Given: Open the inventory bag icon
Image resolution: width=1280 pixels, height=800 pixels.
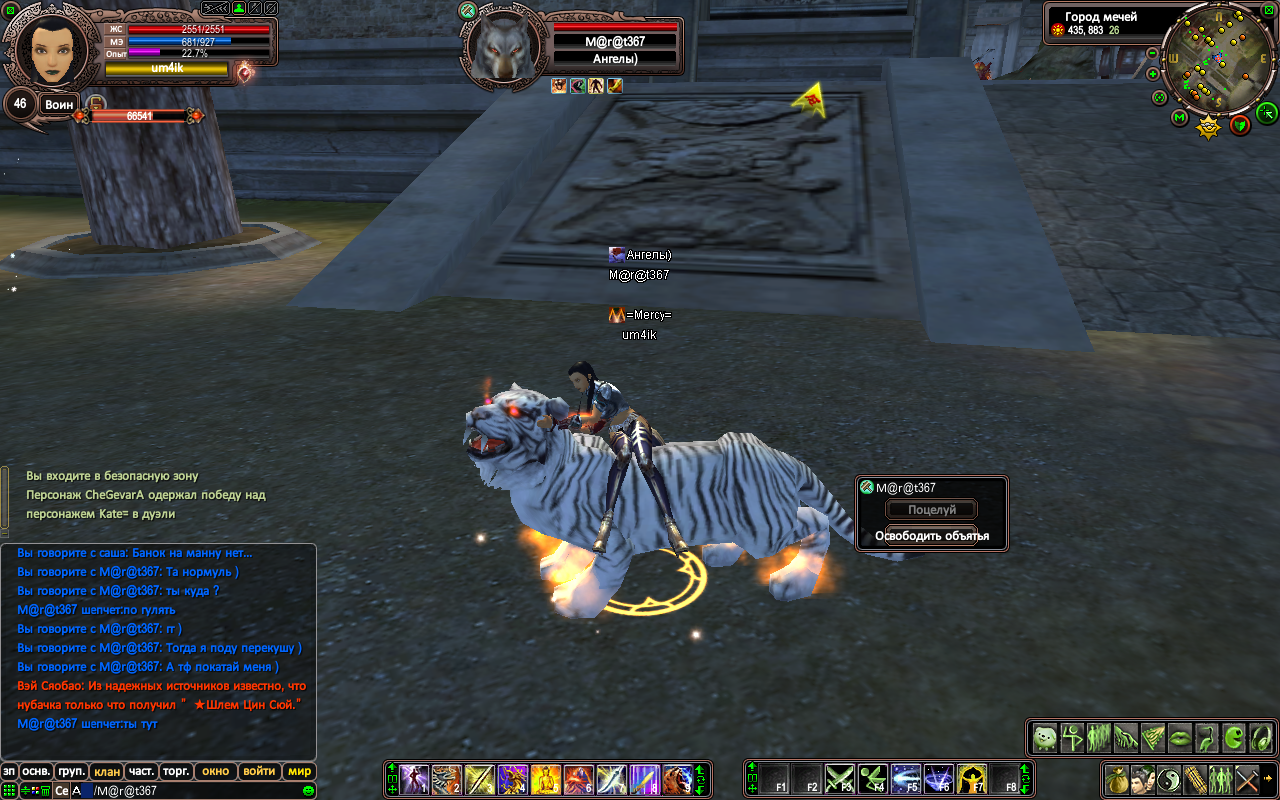Looking at the screenshot, I should pos(1116,778).
